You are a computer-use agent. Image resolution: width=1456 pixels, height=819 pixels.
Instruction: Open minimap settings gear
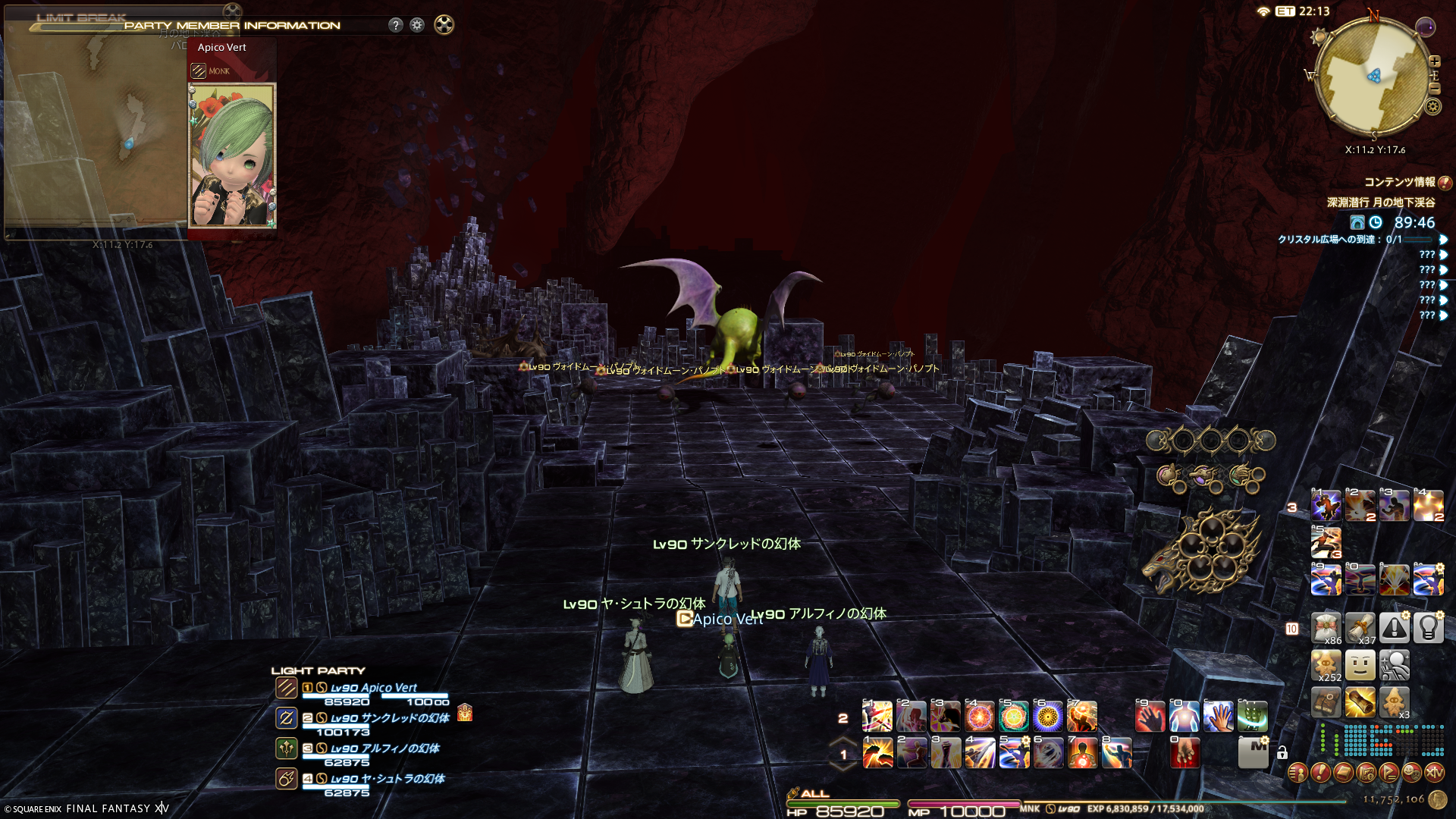pyautogui.click(x=1432, y=107)
